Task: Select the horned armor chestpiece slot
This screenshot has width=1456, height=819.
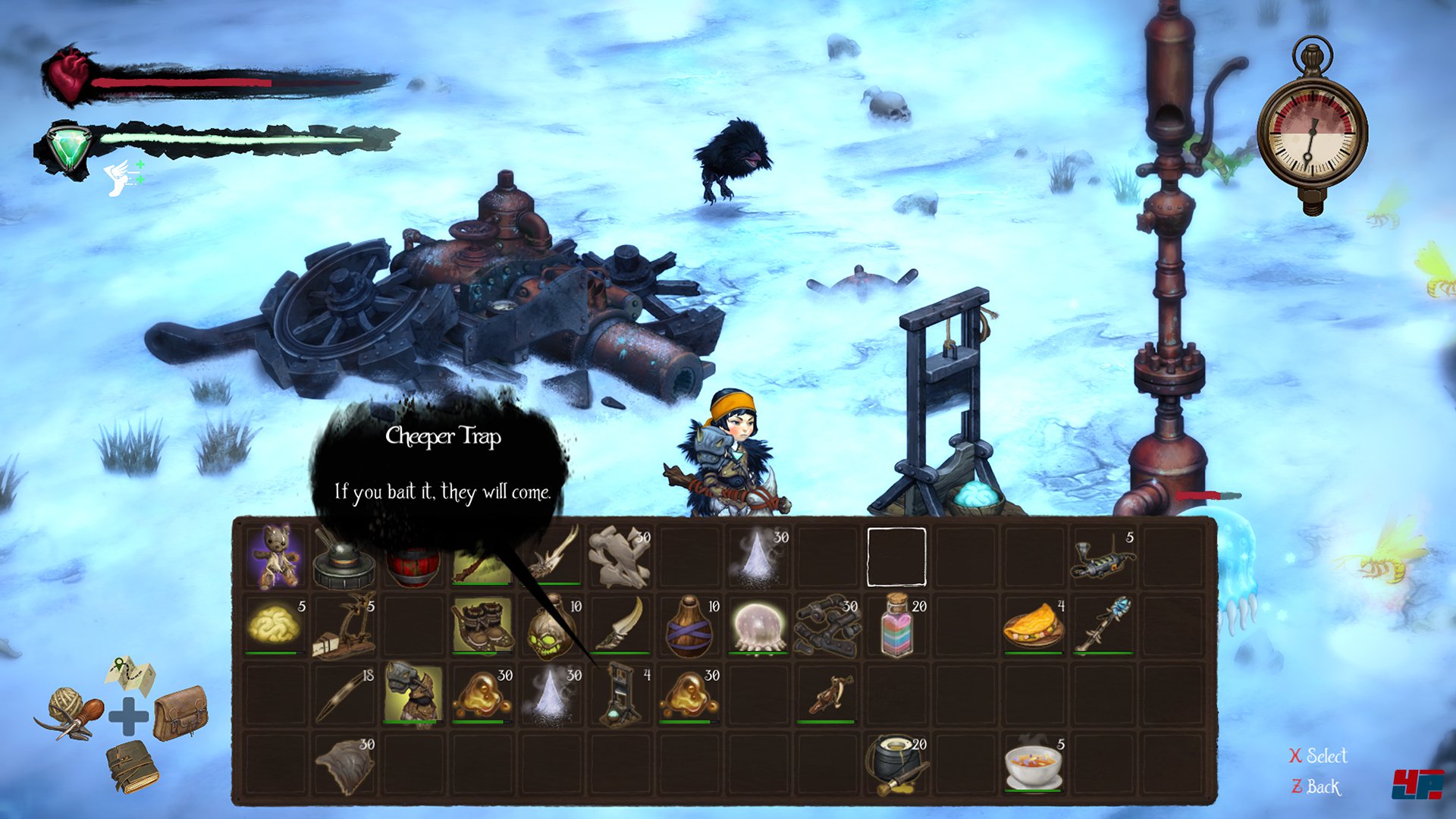Action: click(413, 692)
